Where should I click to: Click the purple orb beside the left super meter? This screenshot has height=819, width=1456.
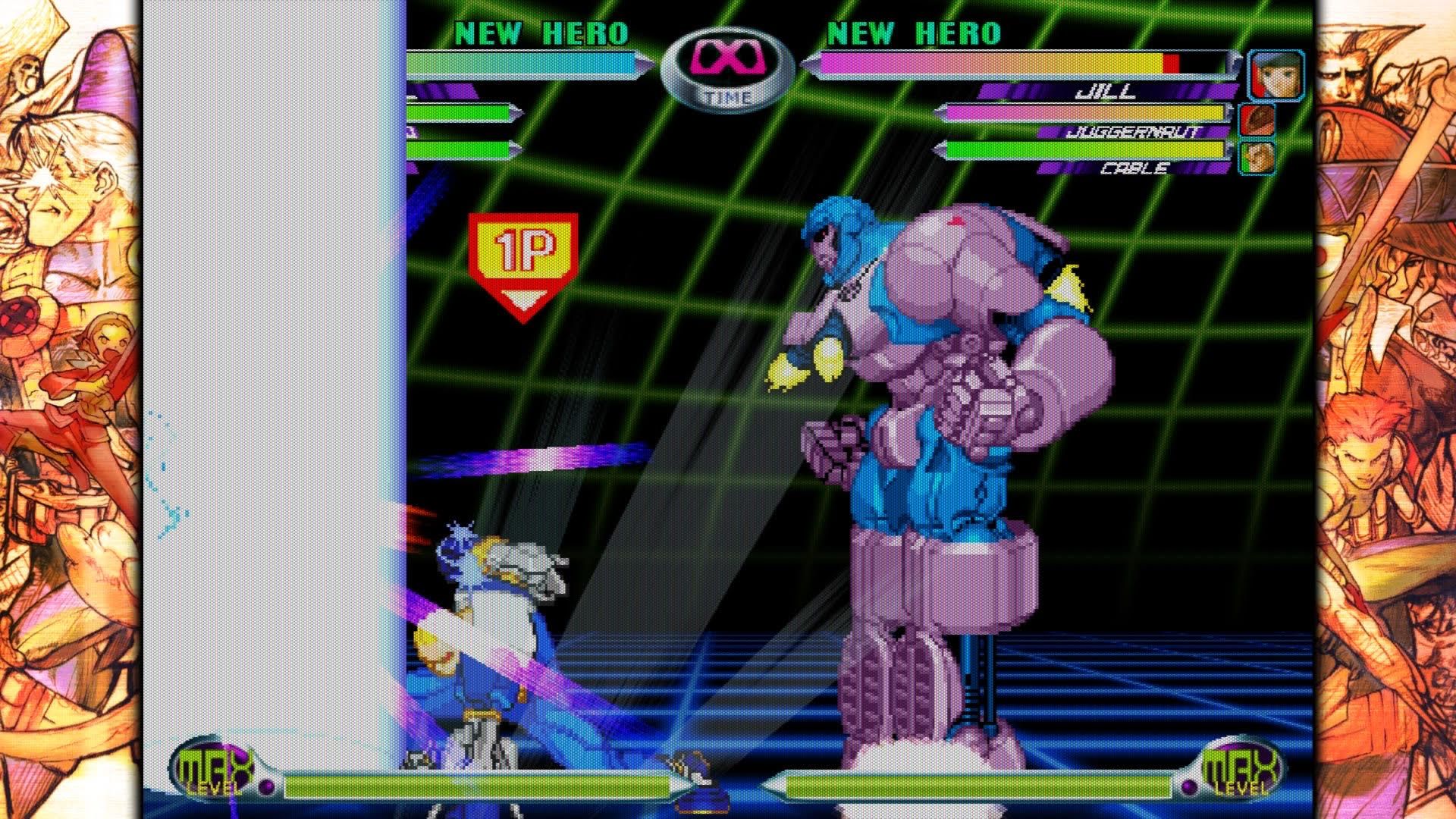(265, 787)
